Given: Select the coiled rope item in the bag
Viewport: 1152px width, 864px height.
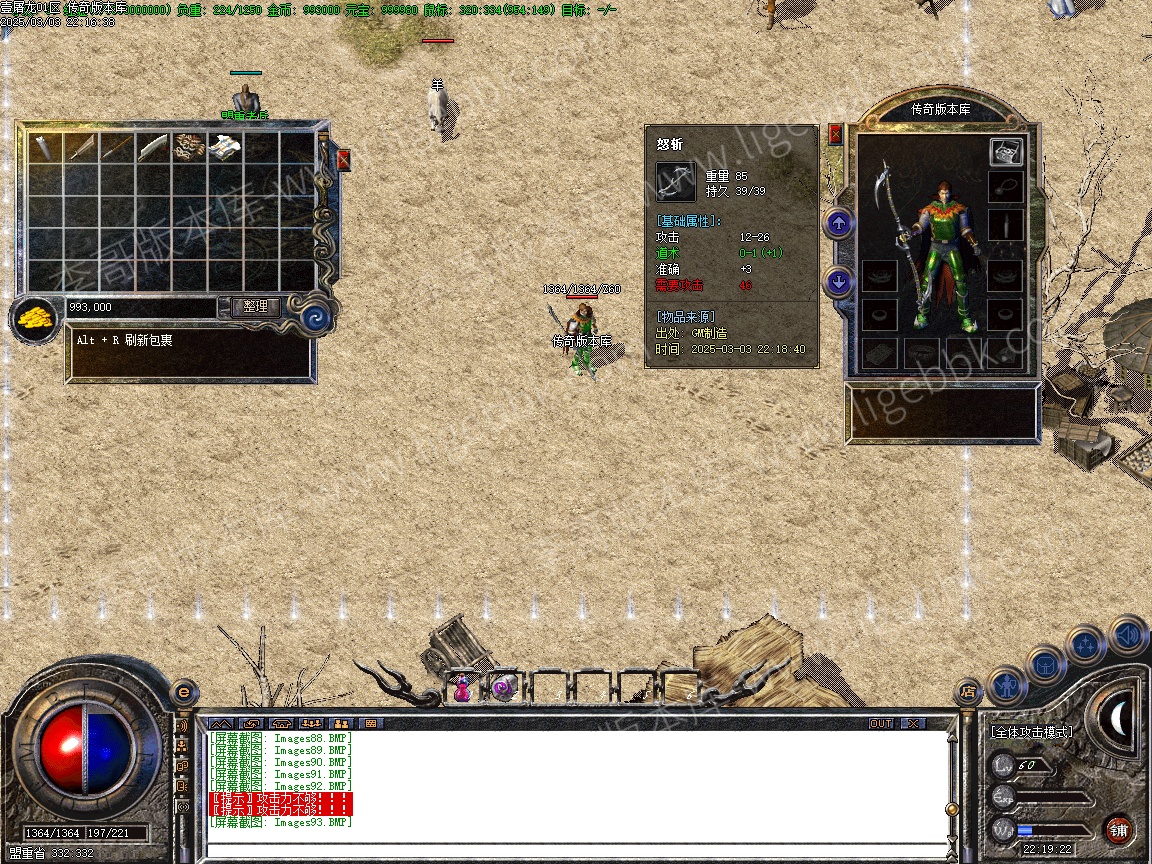Looking at the screenshot, I should tap(189, 147).
